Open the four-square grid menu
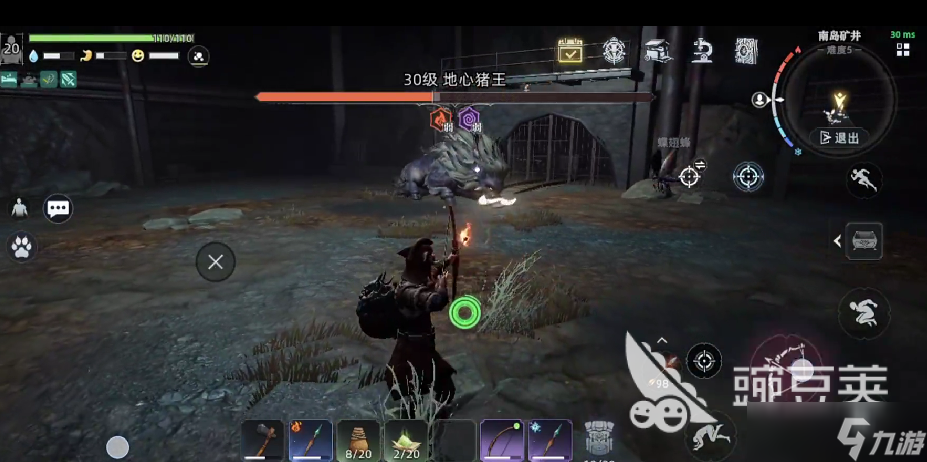The image size is (927, 462). click(x=903, y=49)
